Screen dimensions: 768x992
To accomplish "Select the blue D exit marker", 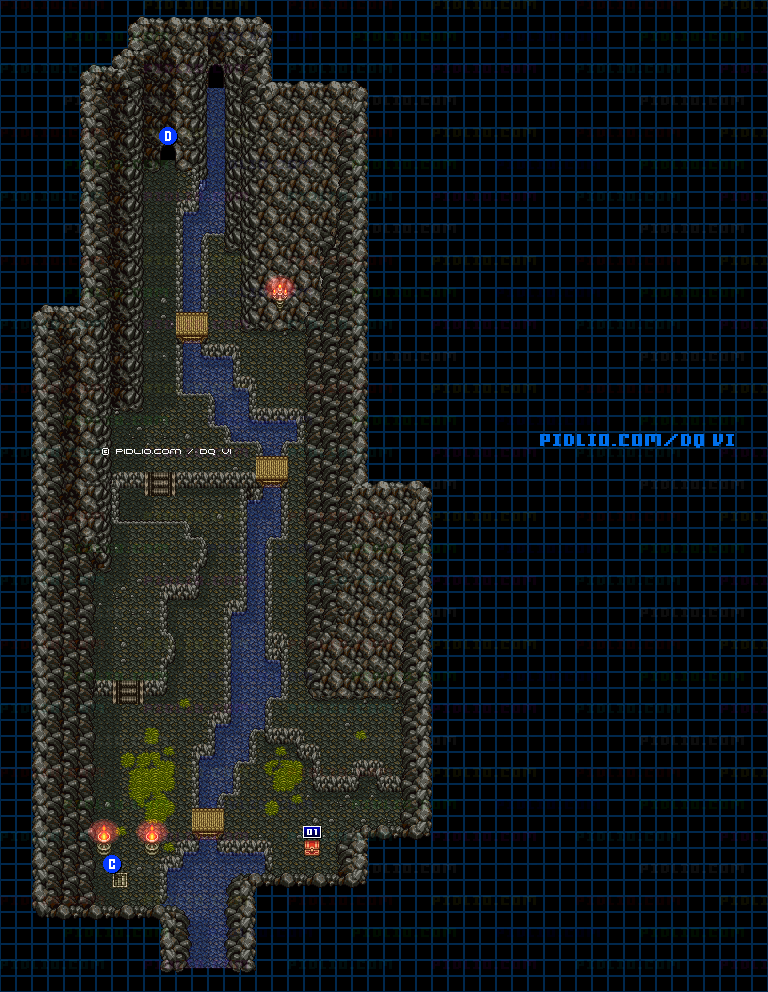I will click(x=168, y=136).
